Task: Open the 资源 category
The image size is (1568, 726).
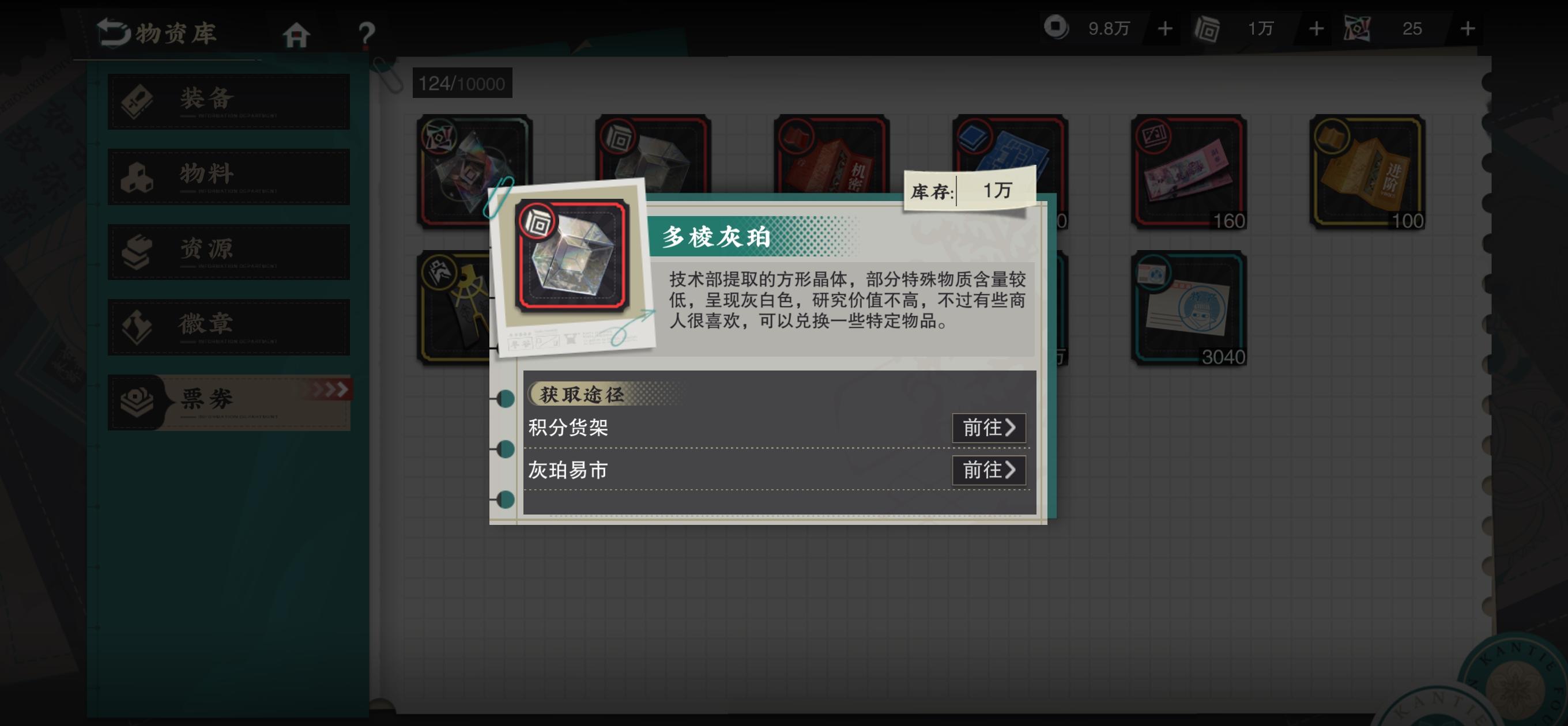Action: click(x=228, y=251)
